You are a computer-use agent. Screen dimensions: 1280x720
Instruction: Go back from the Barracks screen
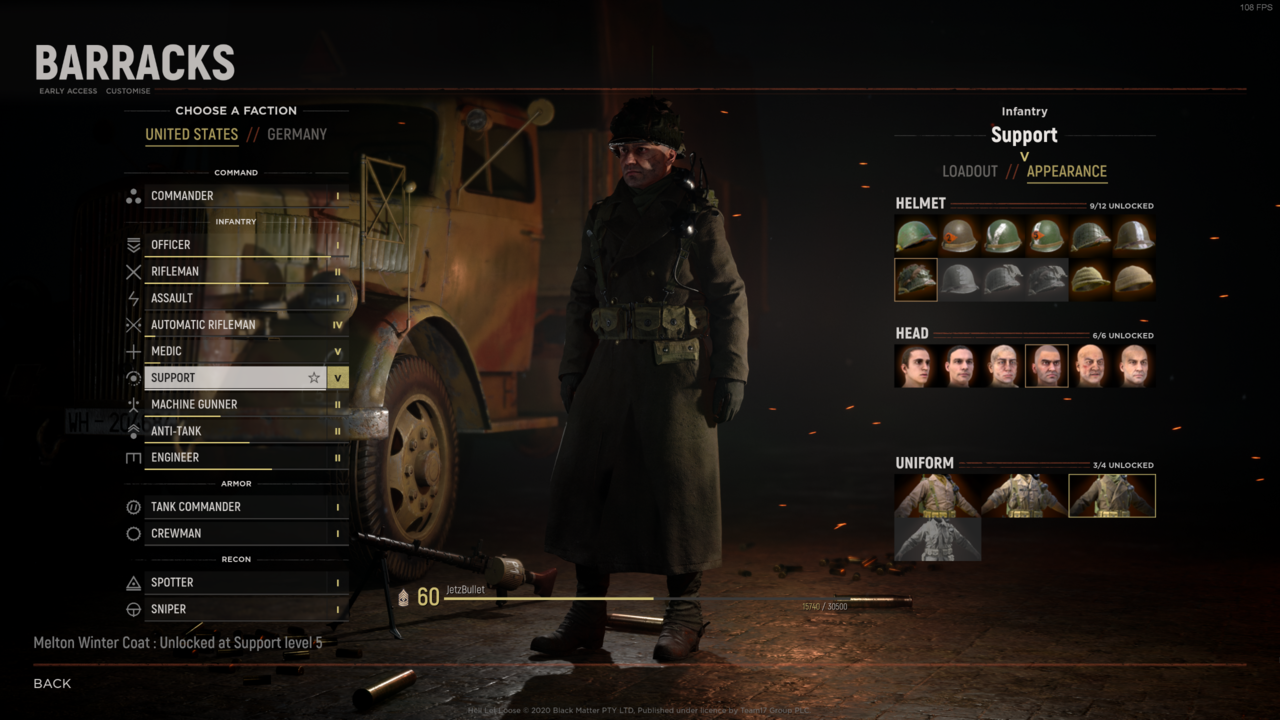52,684
